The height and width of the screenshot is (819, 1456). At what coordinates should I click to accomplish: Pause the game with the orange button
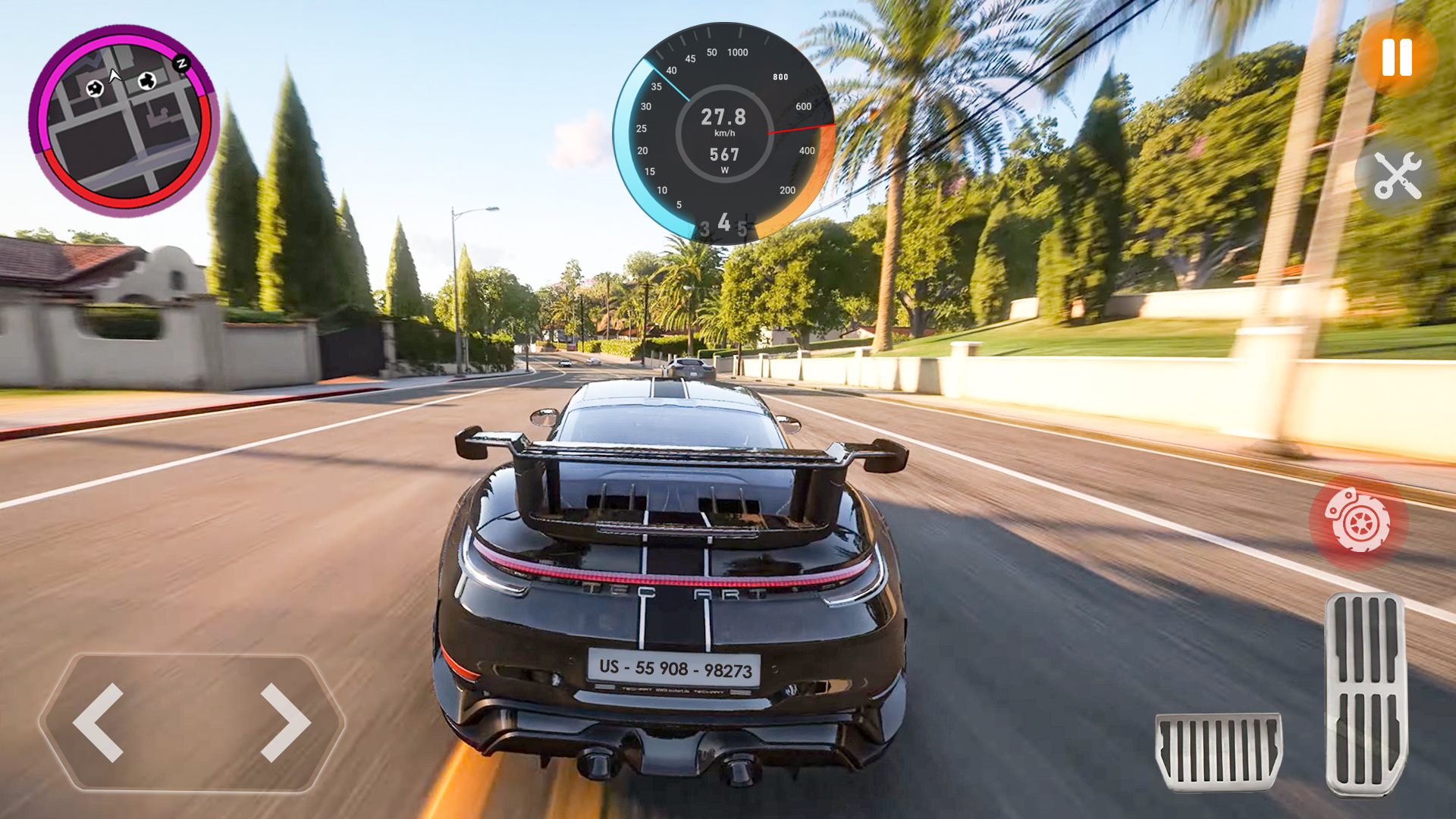tap(1397, 58)
